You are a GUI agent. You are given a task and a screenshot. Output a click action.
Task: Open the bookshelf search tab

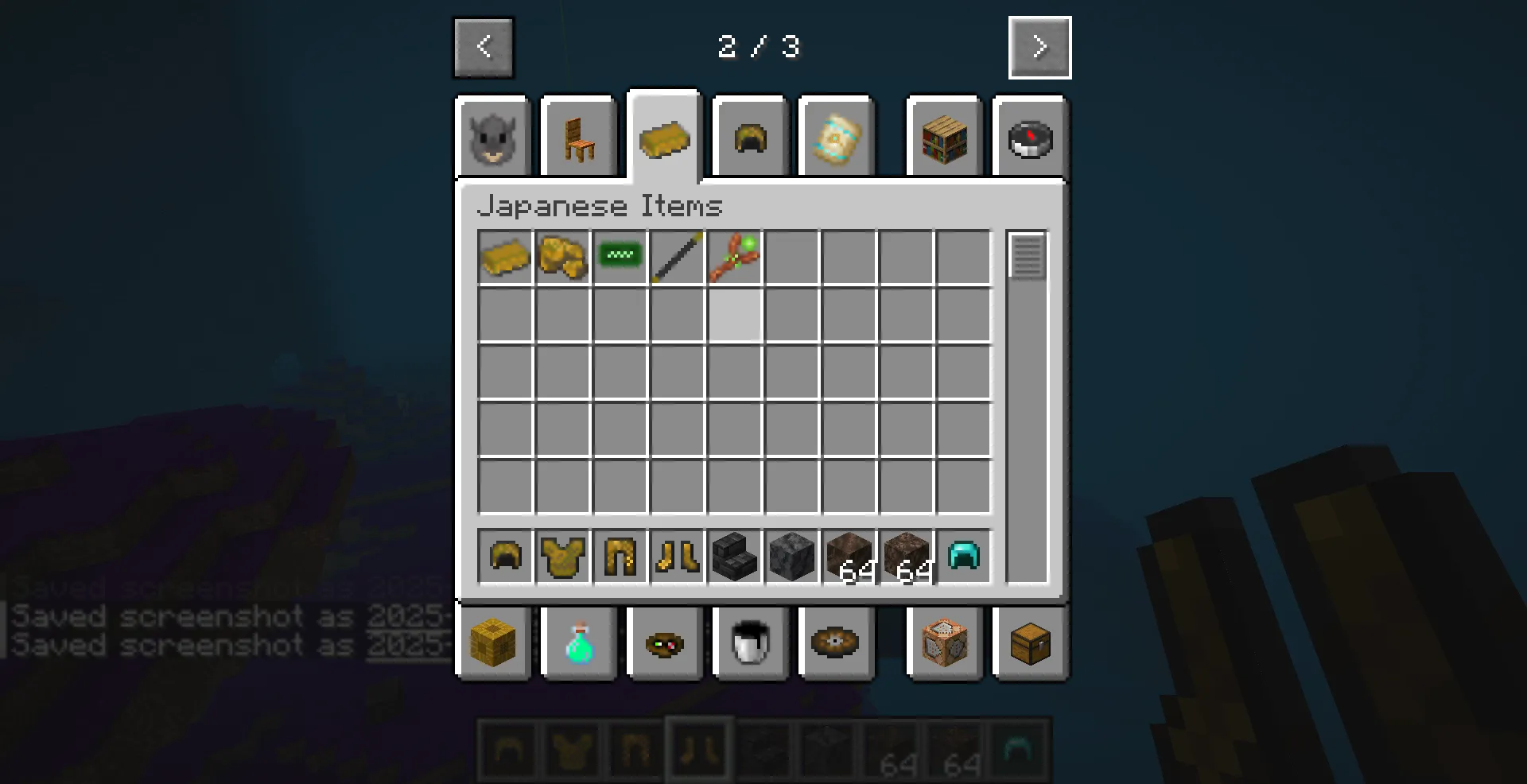(943, 137)
